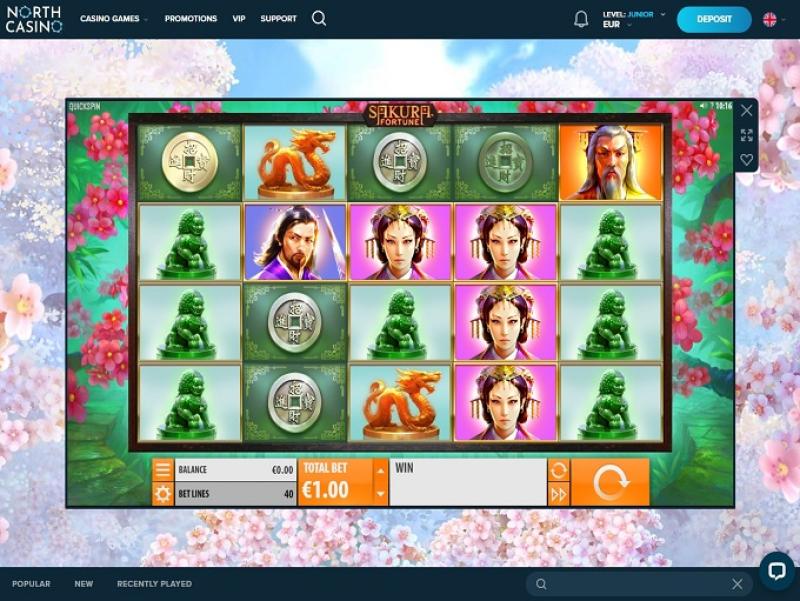Decrease the total bet with the down arrow
The image size is (800, 601).
pyautogui.click(x=380, y=494)
